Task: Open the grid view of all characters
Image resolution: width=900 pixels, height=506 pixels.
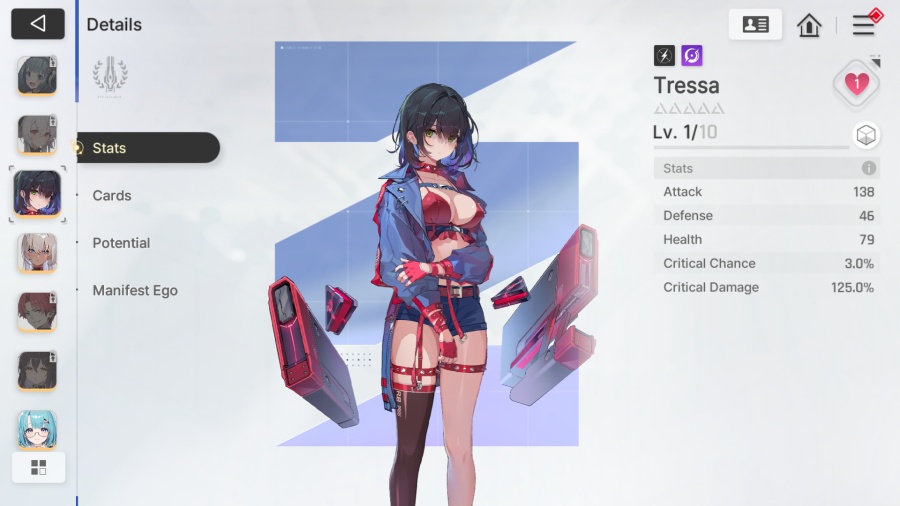Action: [38, 467]
